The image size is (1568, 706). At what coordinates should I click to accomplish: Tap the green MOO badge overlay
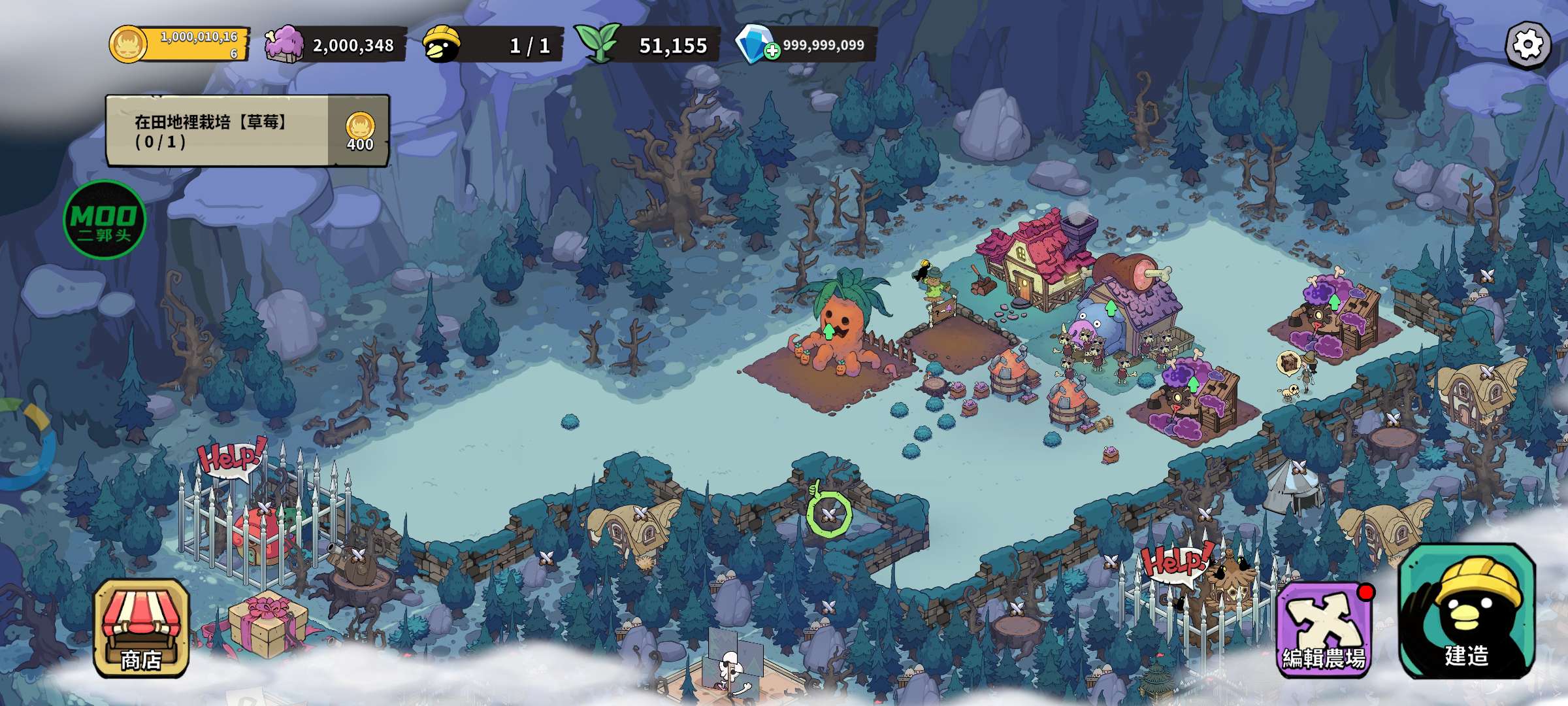[105, 220]
